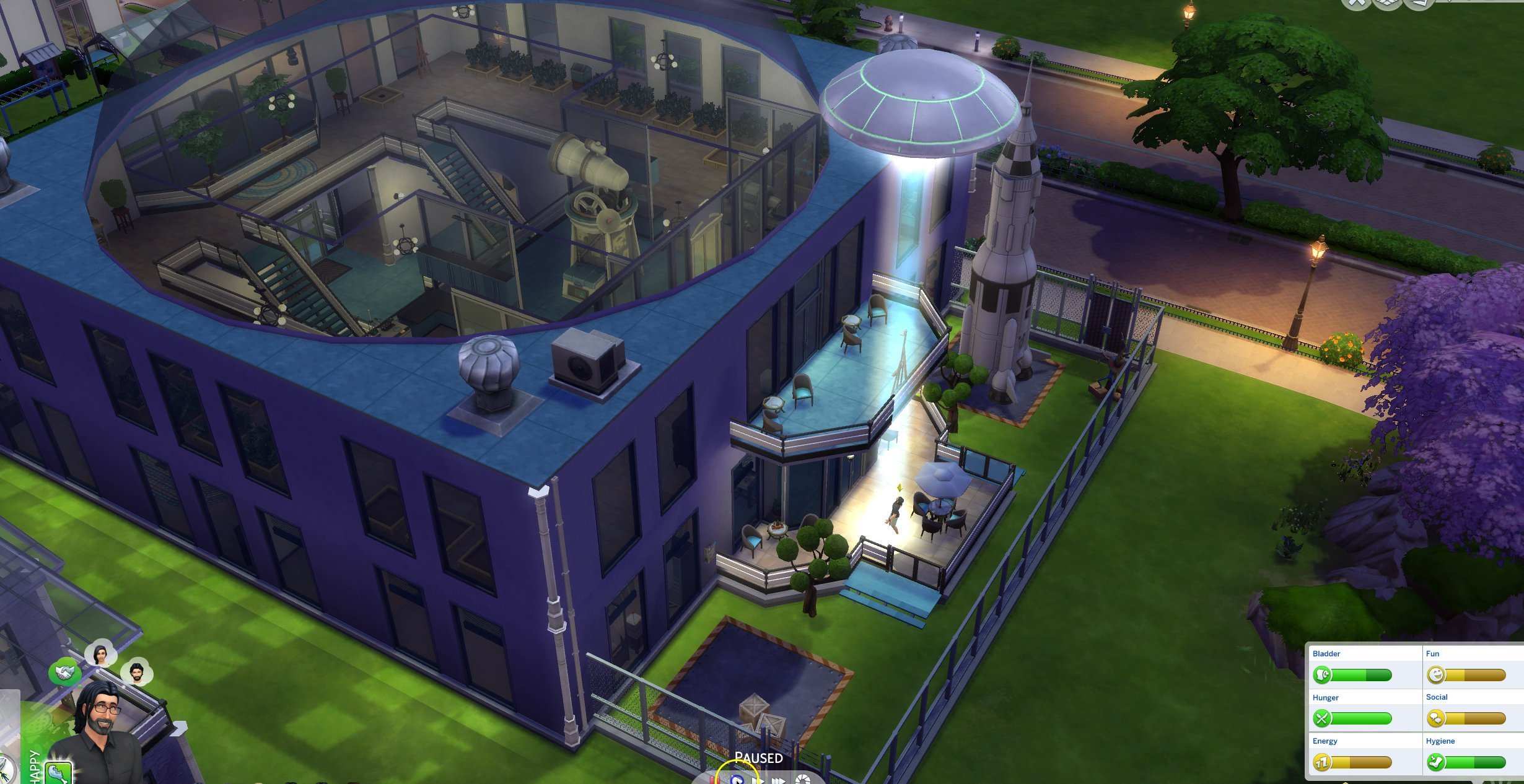Toggle game pause using the play button
1524x784 pixels.
point(738,780)
